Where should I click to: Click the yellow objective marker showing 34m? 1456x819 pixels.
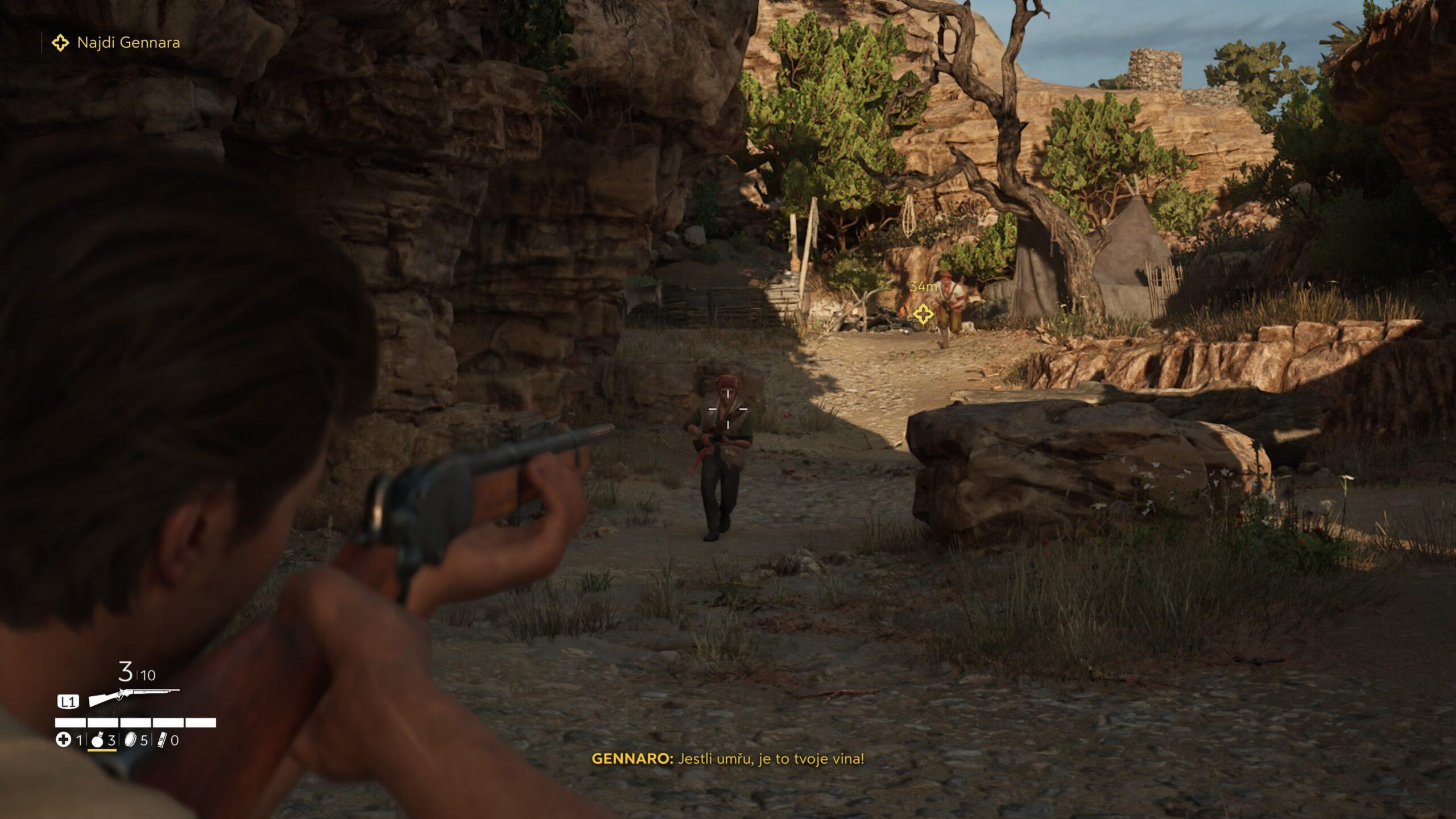(x=923, y=313)
